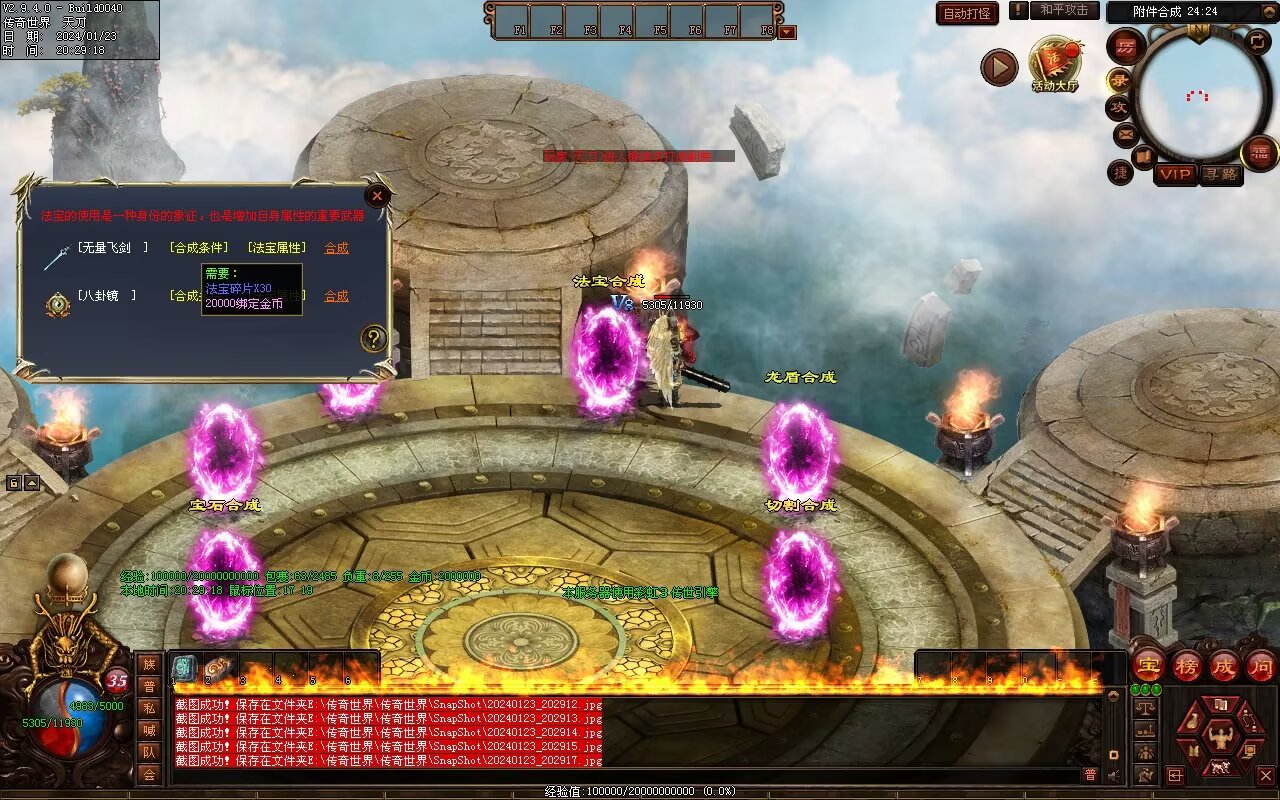This screenshot has height=800, width=1280.
Task: Close the 法宝 crafting dialog
Action: click(377, 196)
